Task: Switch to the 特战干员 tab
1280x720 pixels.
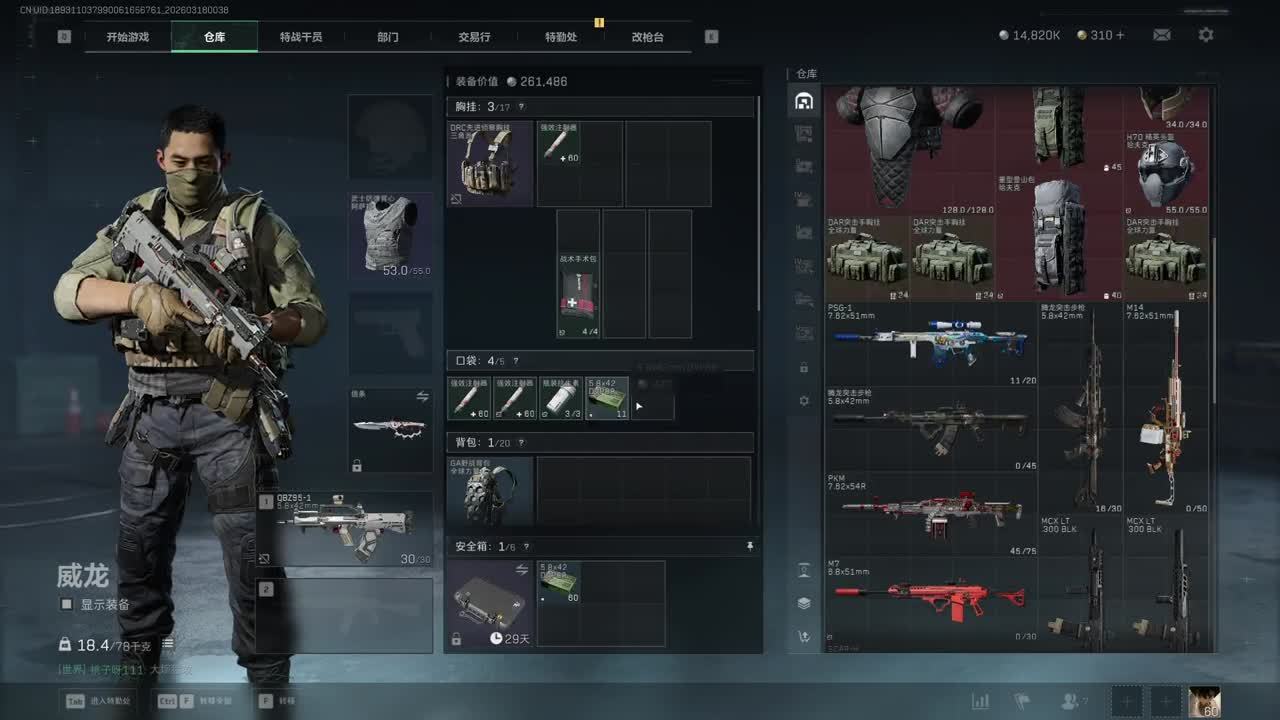Action: pos(301,37)
